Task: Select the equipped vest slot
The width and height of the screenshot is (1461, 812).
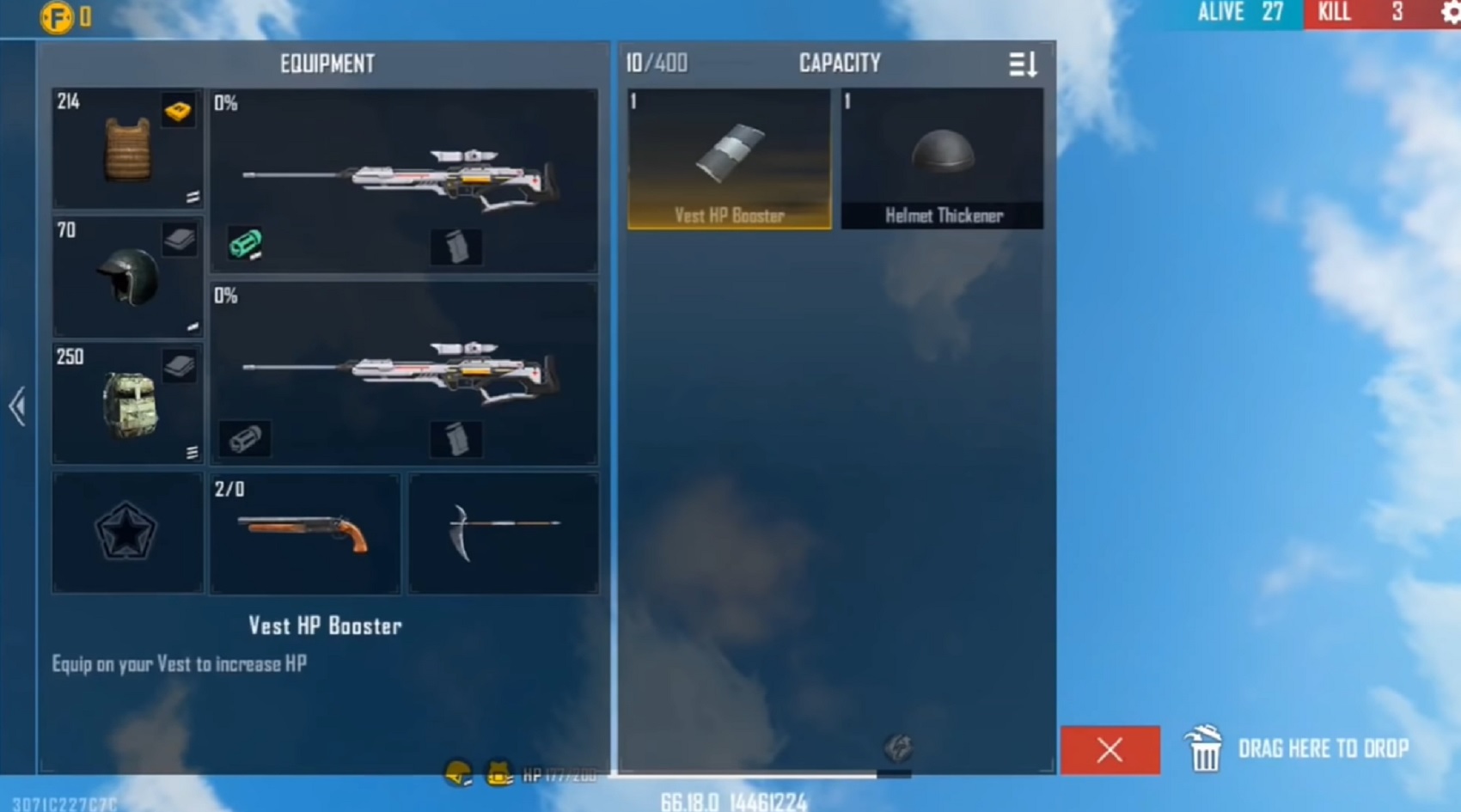Action: (x=127, y=150)
